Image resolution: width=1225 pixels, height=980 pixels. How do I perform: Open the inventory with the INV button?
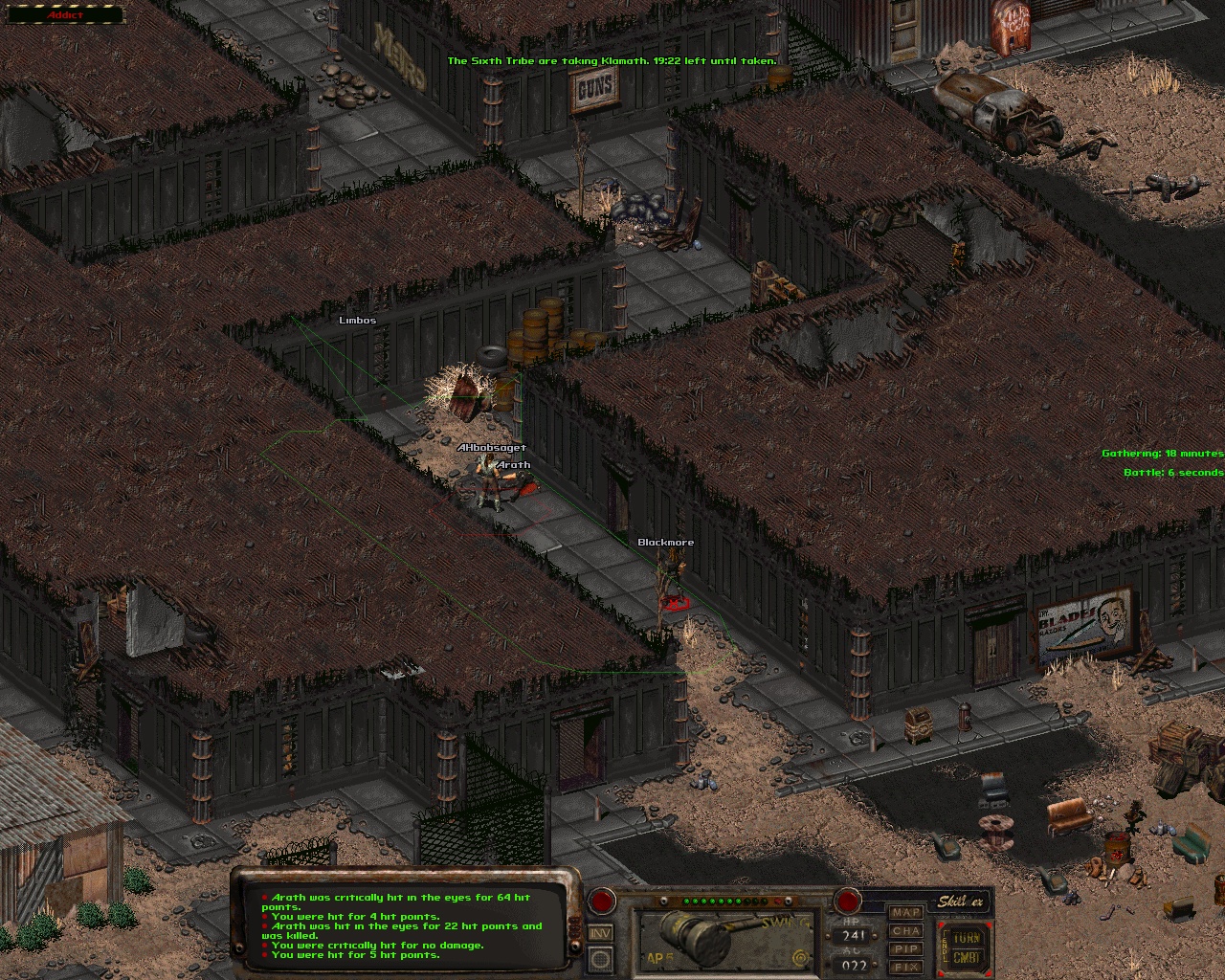(601, 933)
